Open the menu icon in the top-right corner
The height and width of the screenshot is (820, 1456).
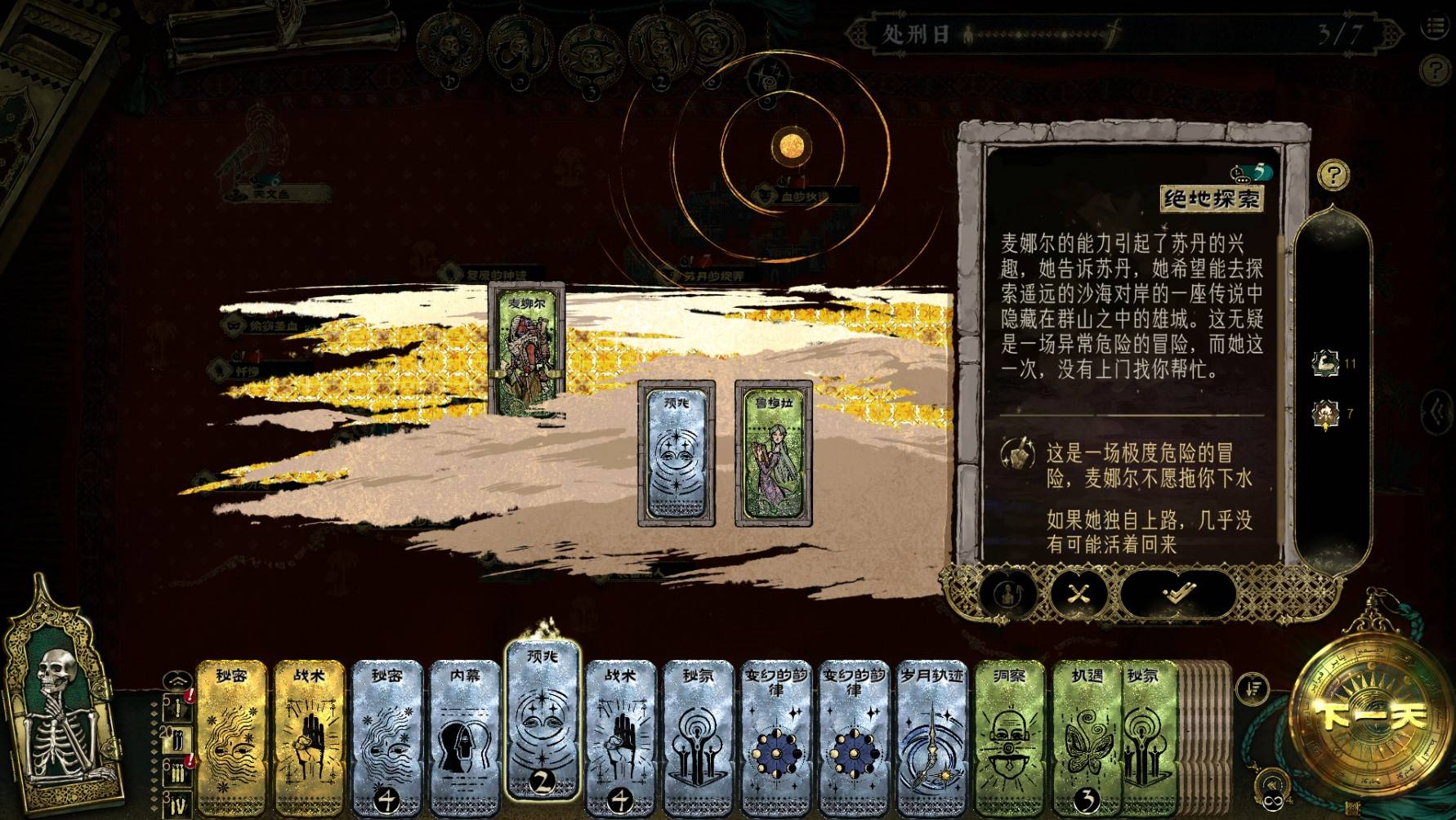point(1436,27)
